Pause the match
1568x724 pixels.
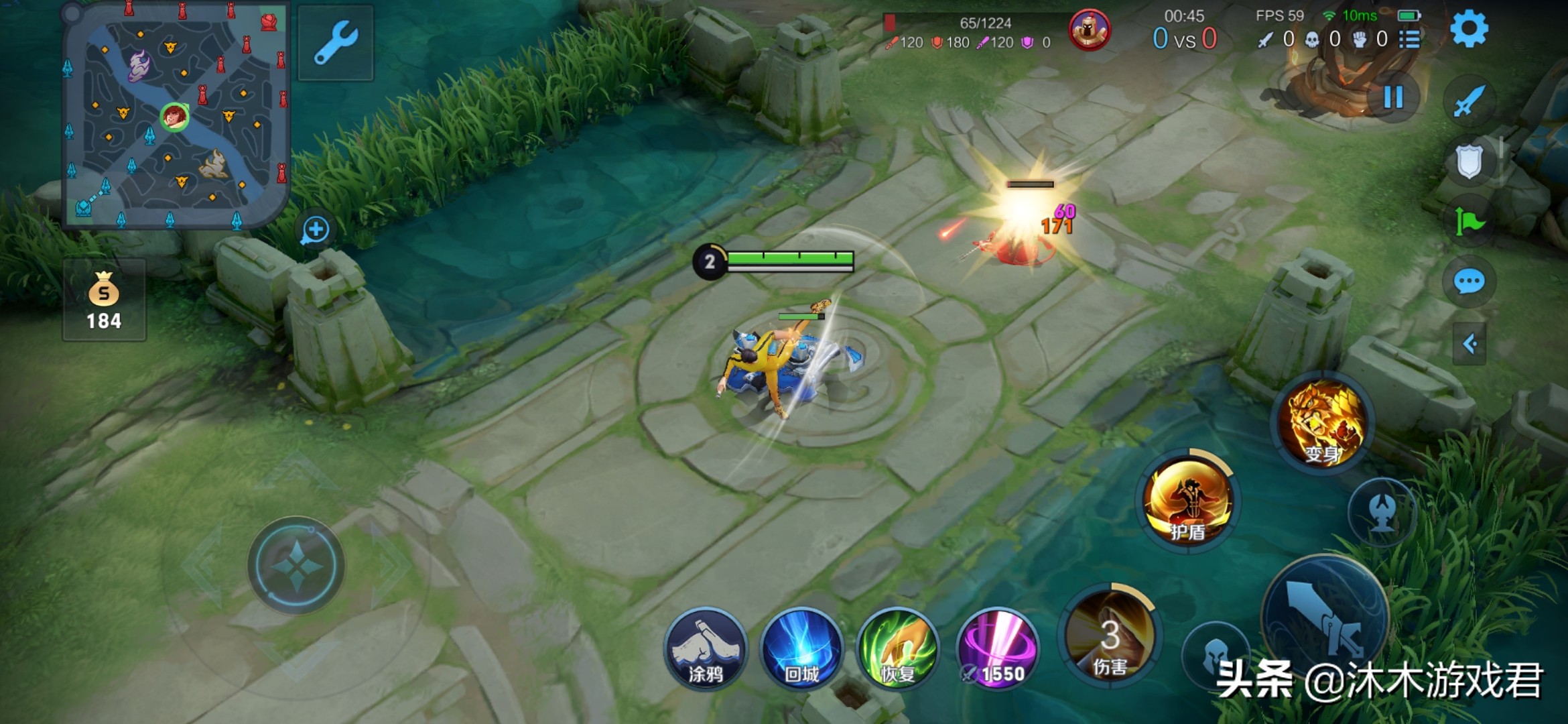[x=1393, y=97]
